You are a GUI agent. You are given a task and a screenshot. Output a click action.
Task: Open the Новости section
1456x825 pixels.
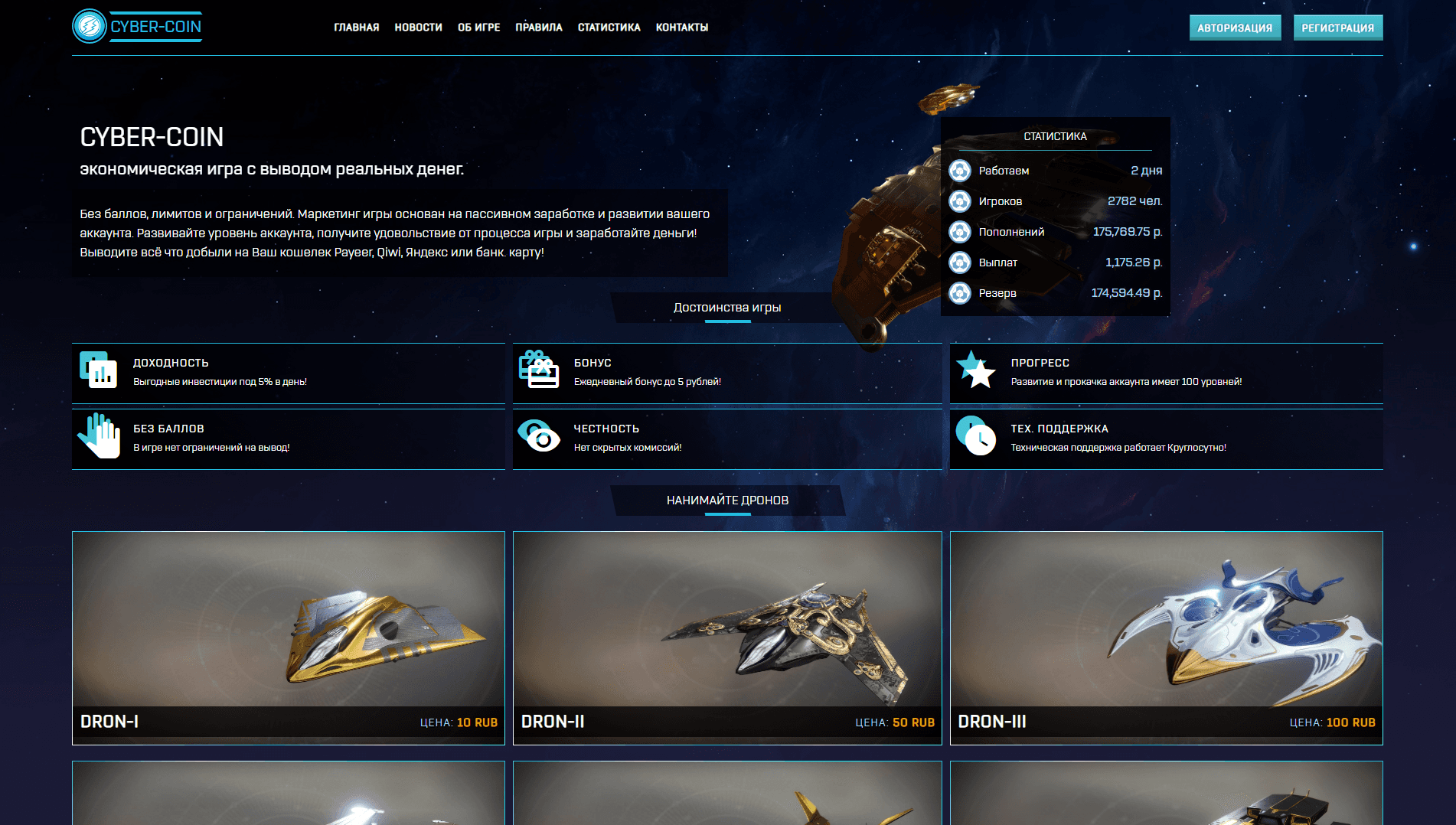tap(419, 28)
